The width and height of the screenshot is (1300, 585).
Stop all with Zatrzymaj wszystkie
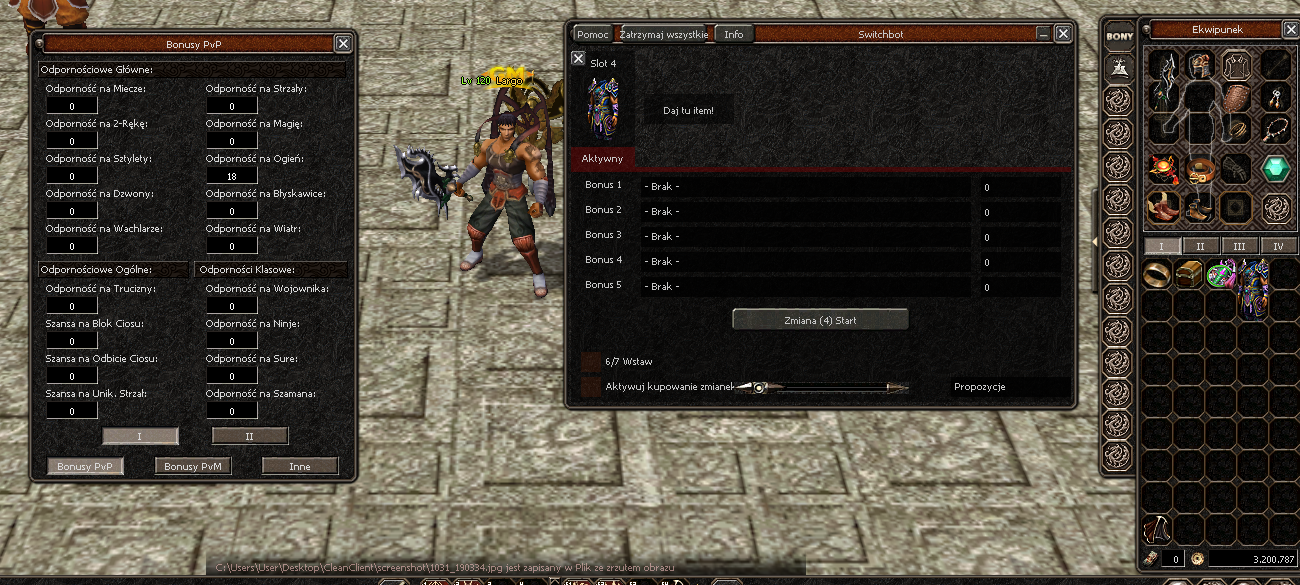tap(663, 34)
